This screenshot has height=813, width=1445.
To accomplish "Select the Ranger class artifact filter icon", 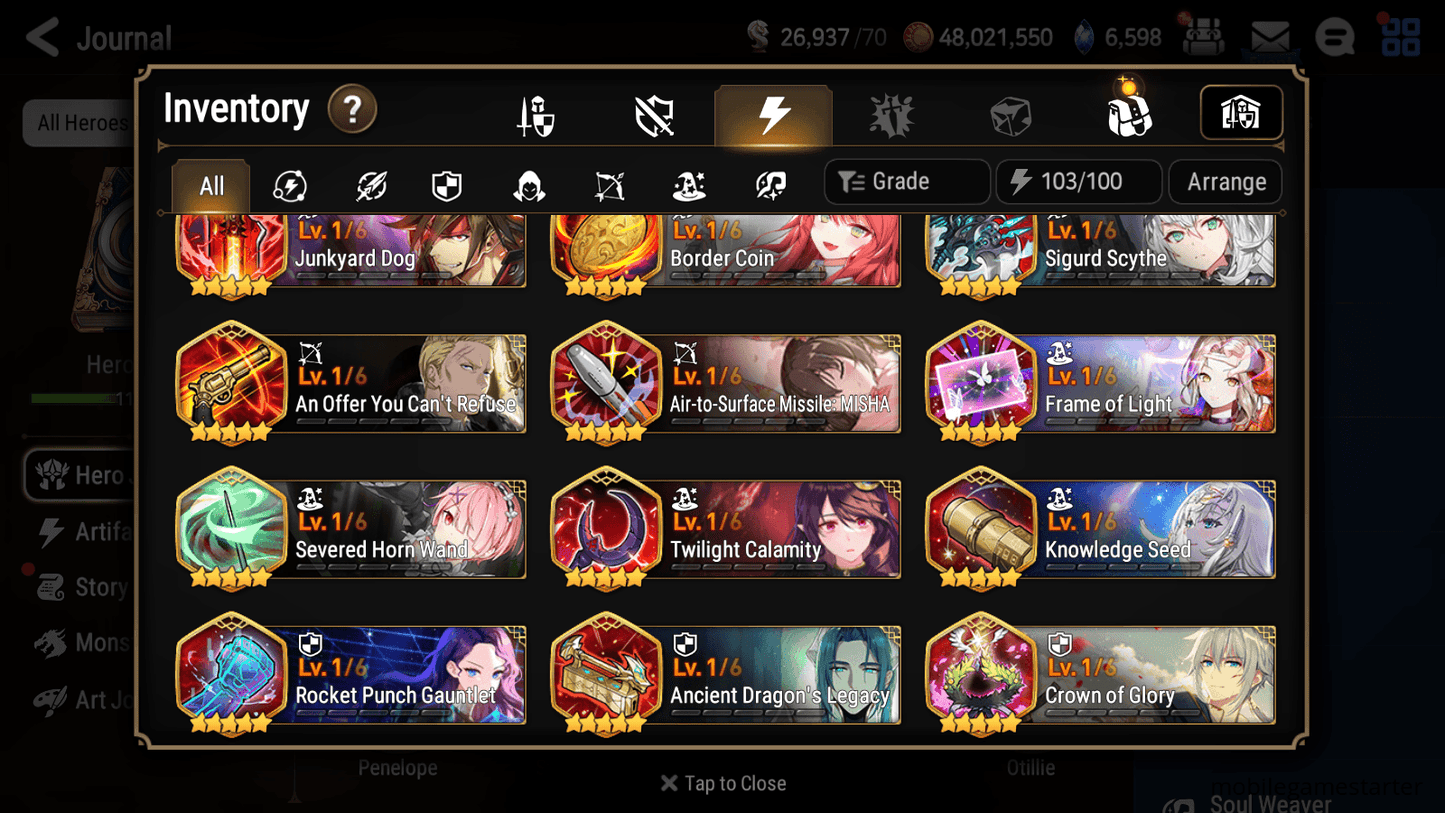I will click(x=608, y=182).
